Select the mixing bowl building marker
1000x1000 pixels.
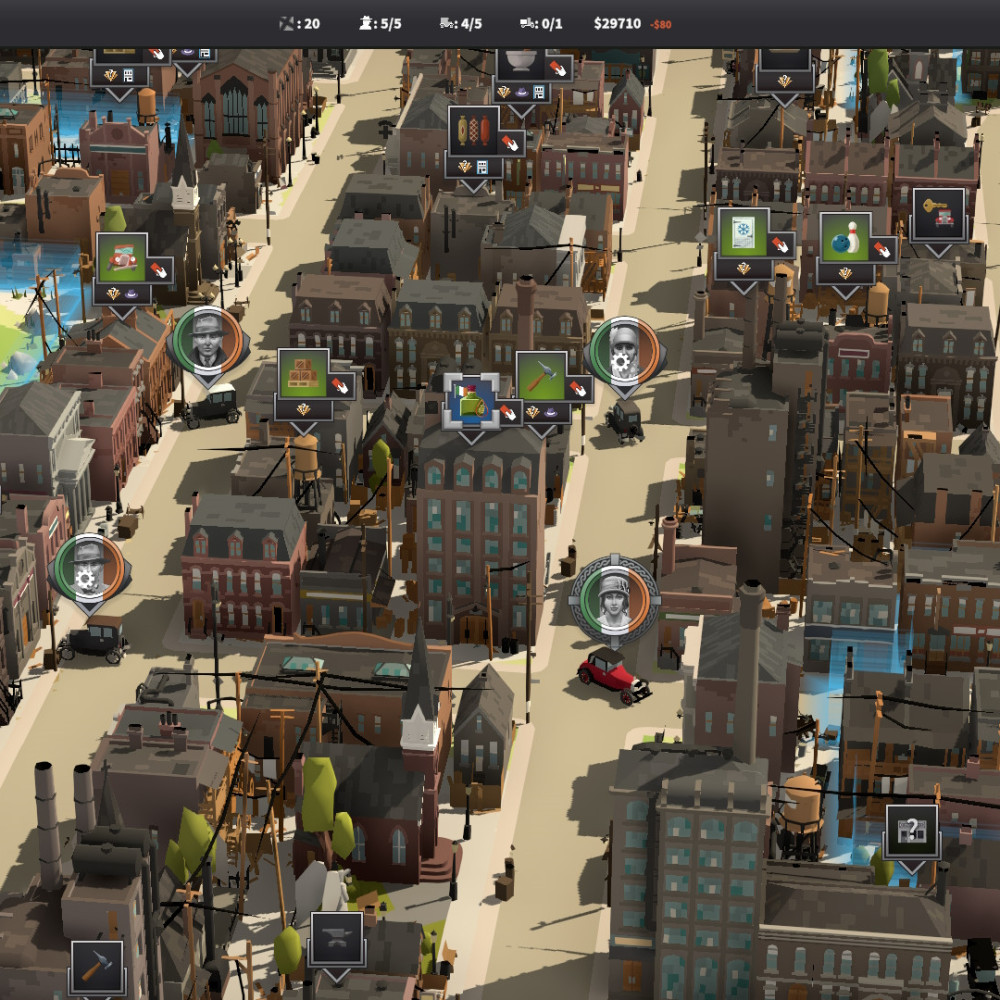click(520, 63)
